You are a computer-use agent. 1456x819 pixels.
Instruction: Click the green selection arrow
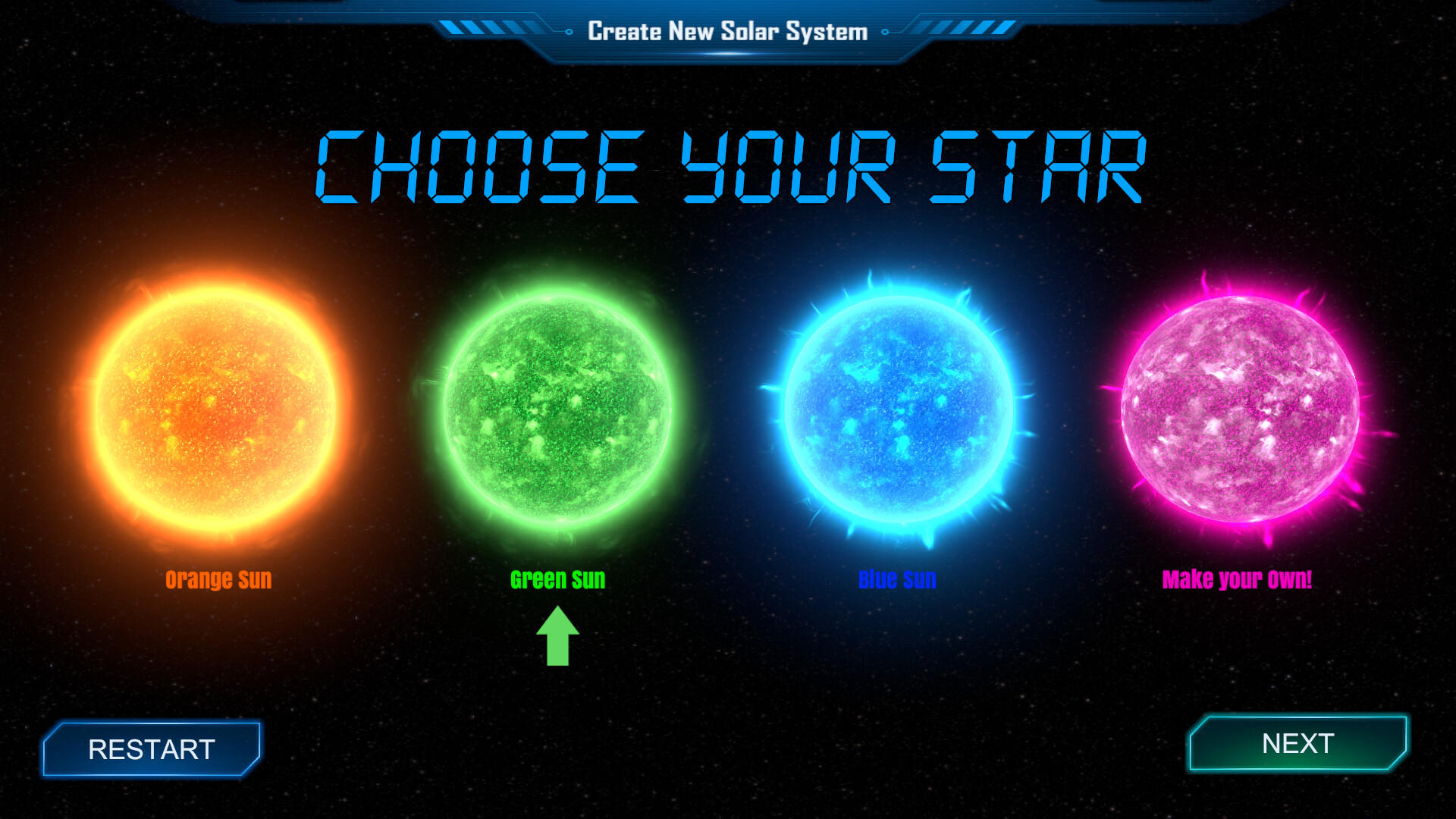click(559, 637)
